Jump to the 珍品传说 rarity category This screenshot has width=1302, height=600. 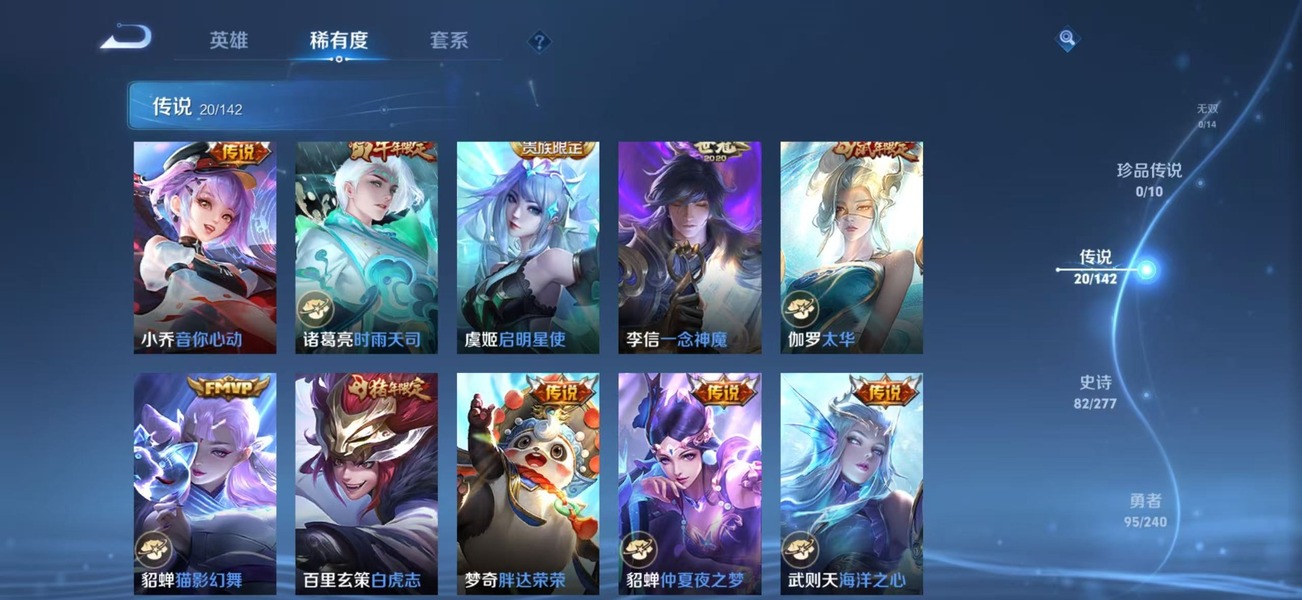1149,179
